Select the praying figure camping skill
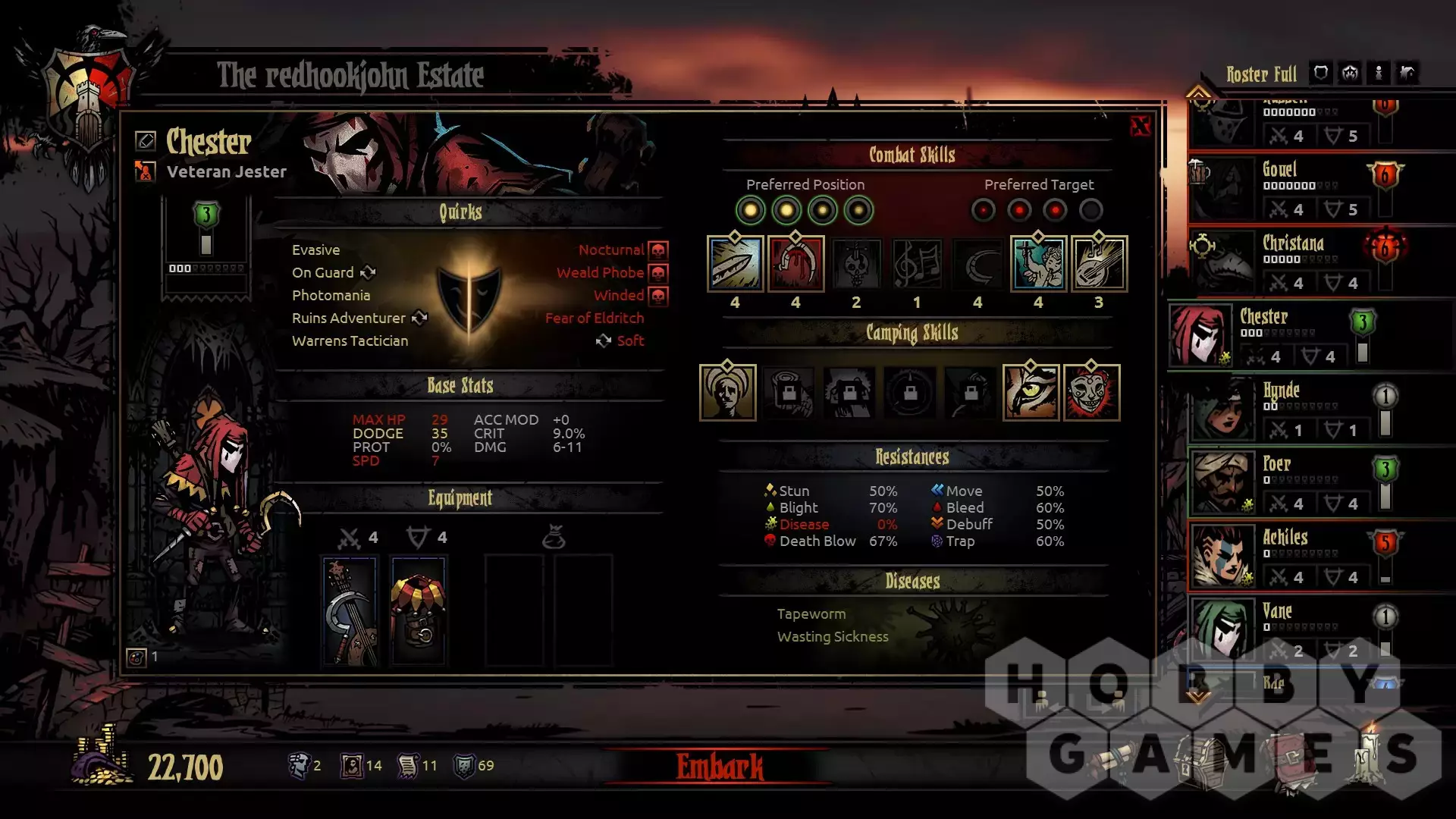 pos(727,393)
